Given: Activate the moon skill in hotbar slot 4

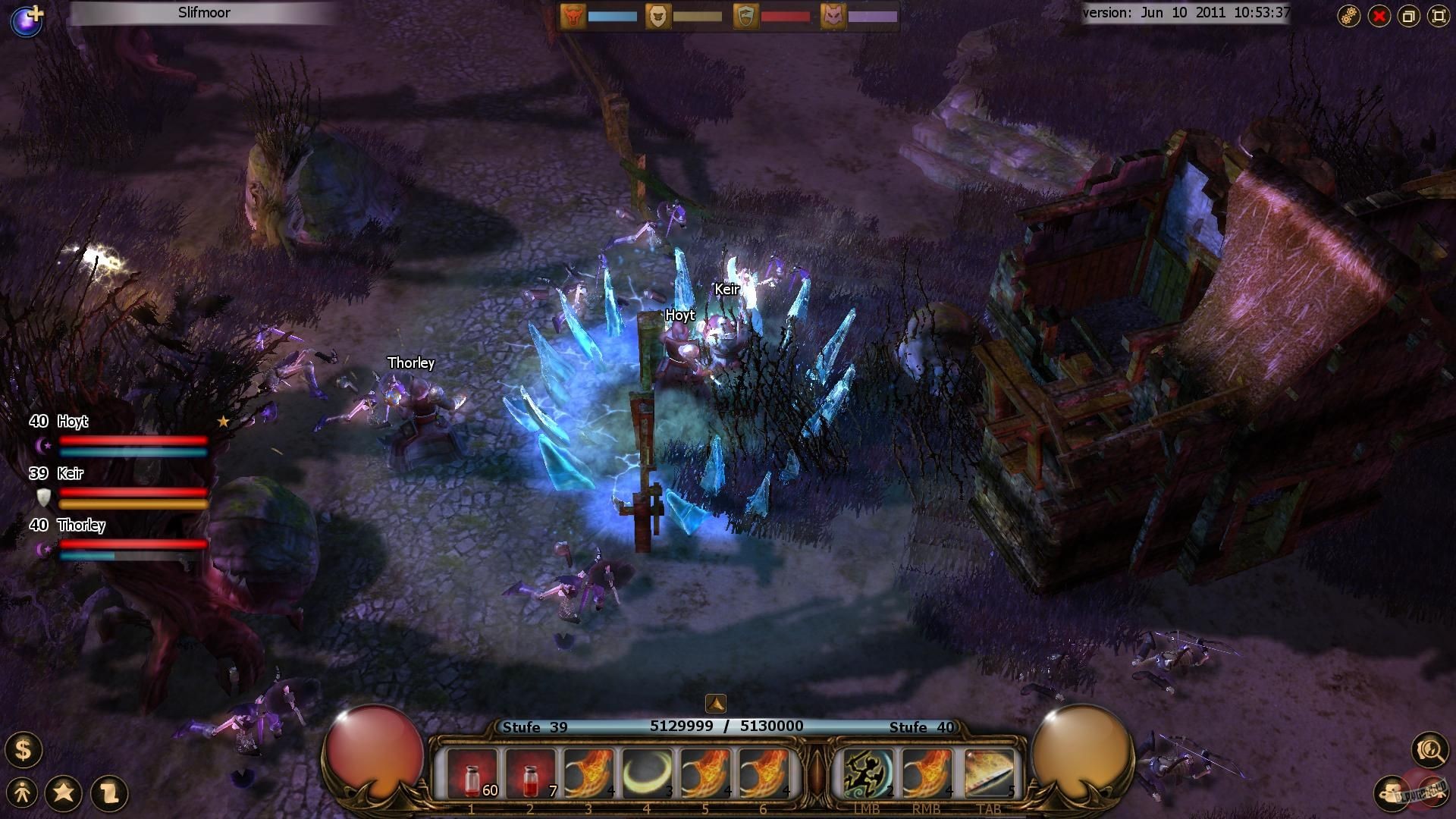Looking at the screenshot, I should pyautogui.click(x=648, y=772).
